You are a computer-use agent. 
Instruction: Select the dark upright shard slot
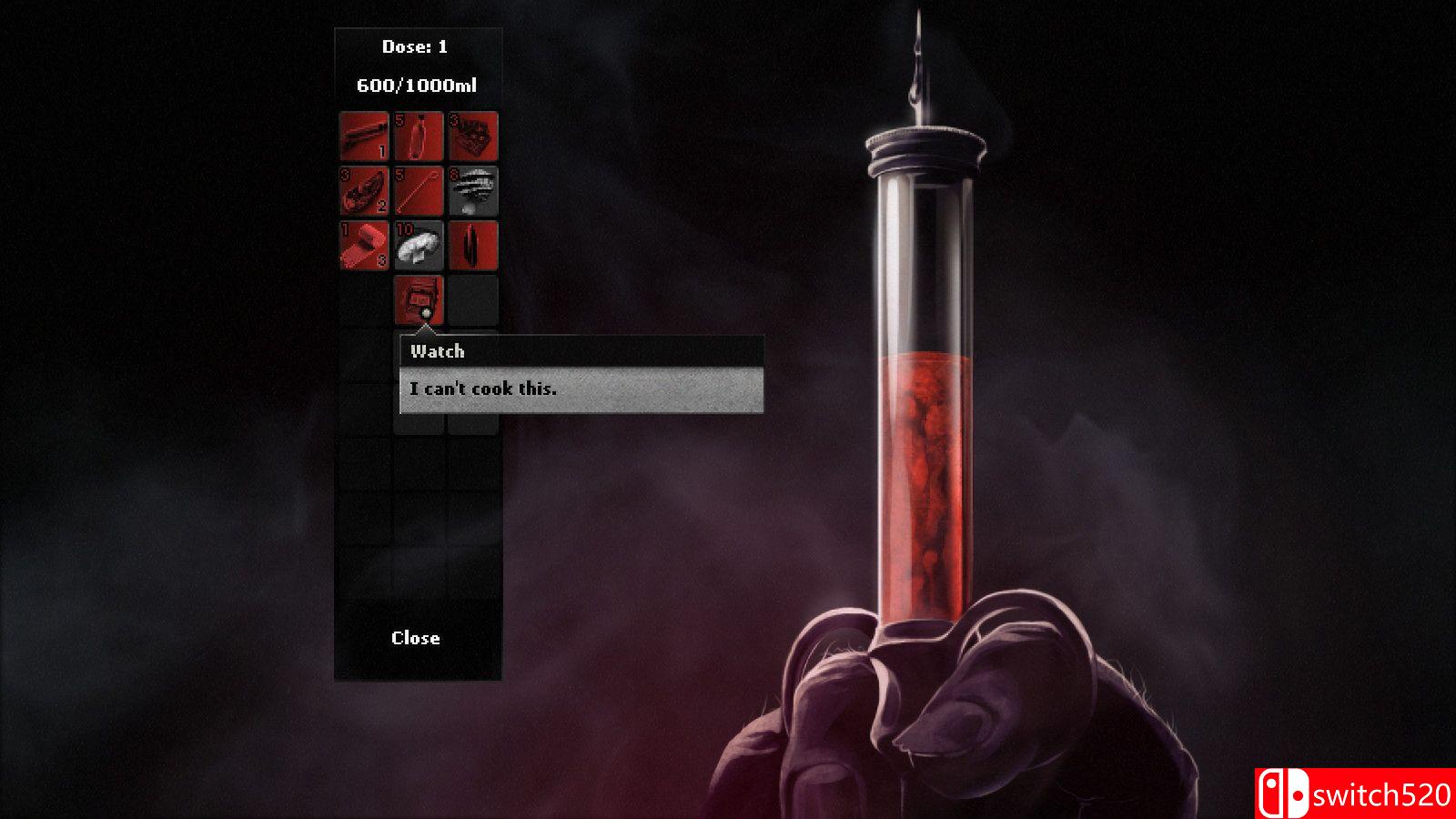473,246
